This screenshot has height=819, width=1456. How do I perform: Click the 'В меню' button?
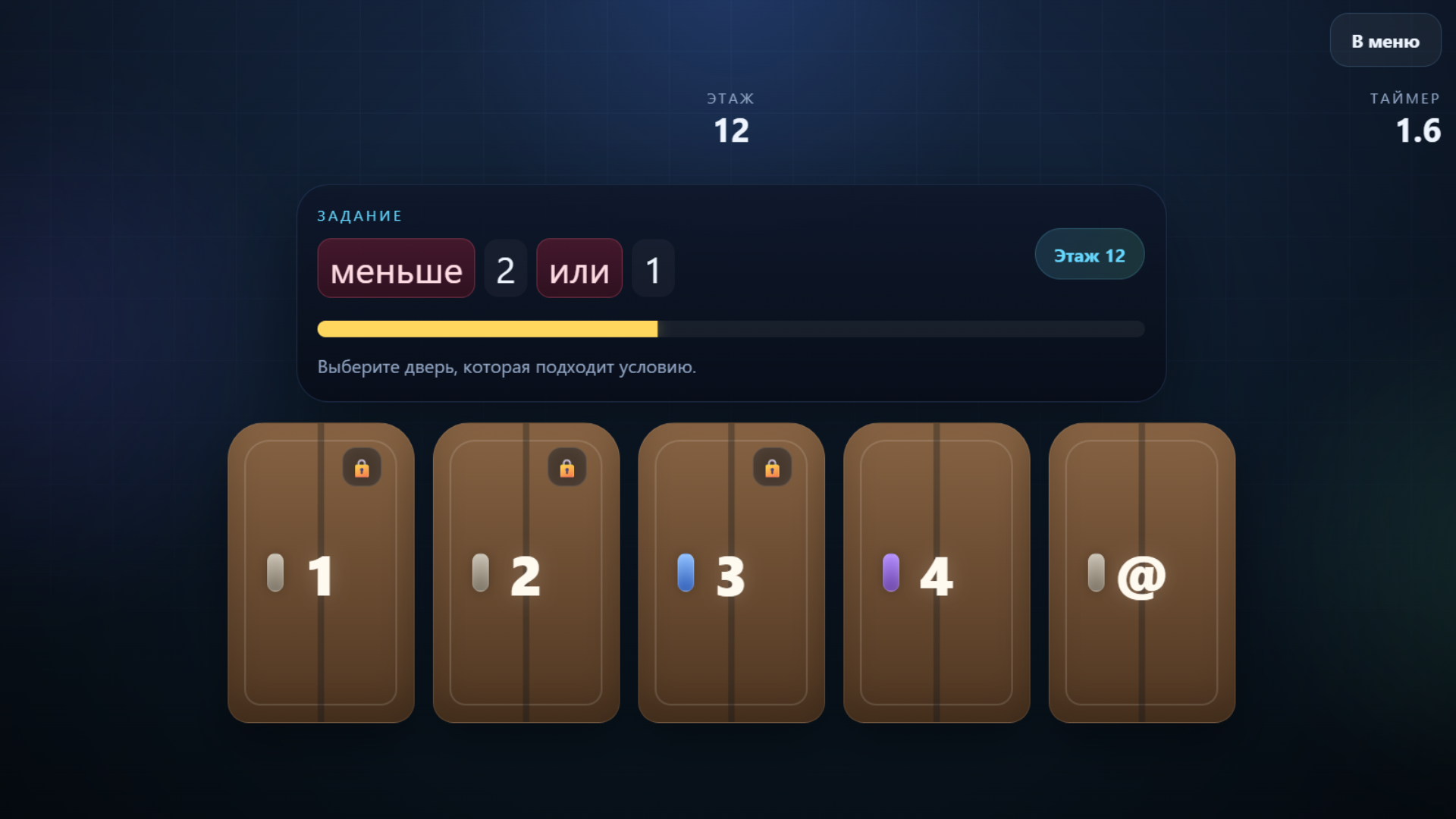[x=1385, y=40]
